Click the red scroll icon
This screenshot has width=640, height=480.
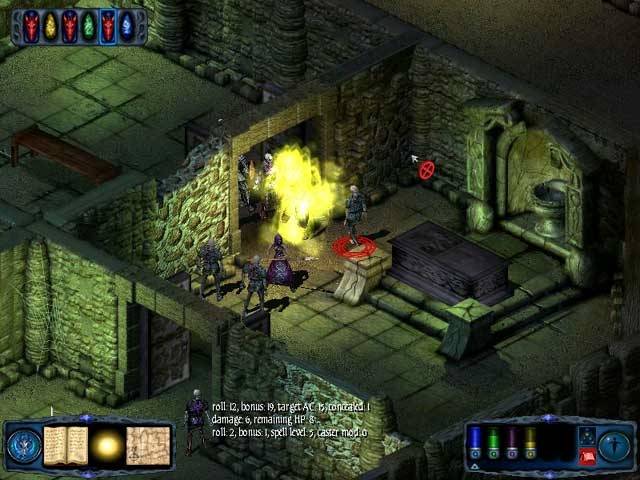coord(587,456)
